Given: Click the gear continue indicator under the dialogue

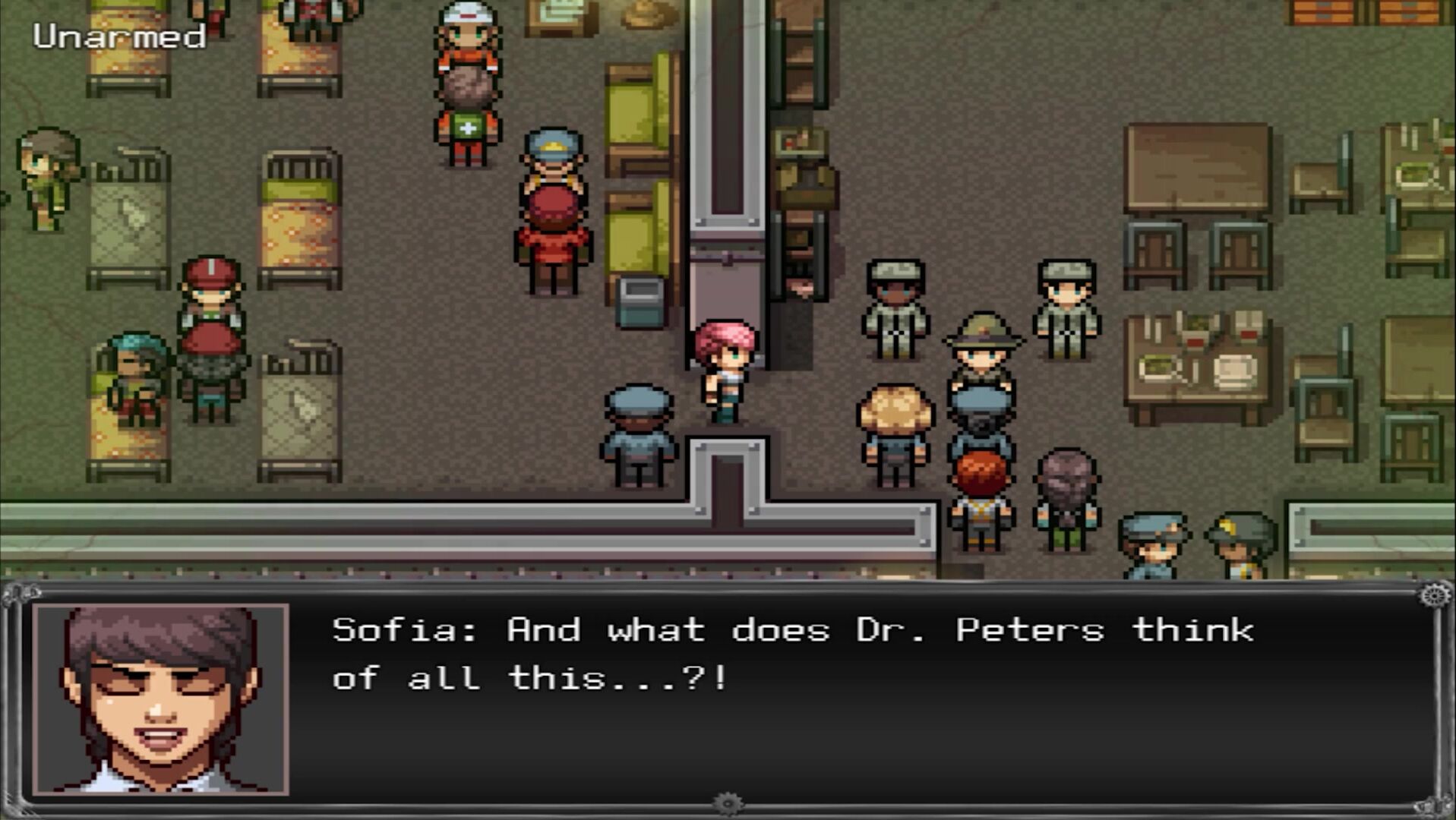Looking at the screenshot, I should click(728, 803).
